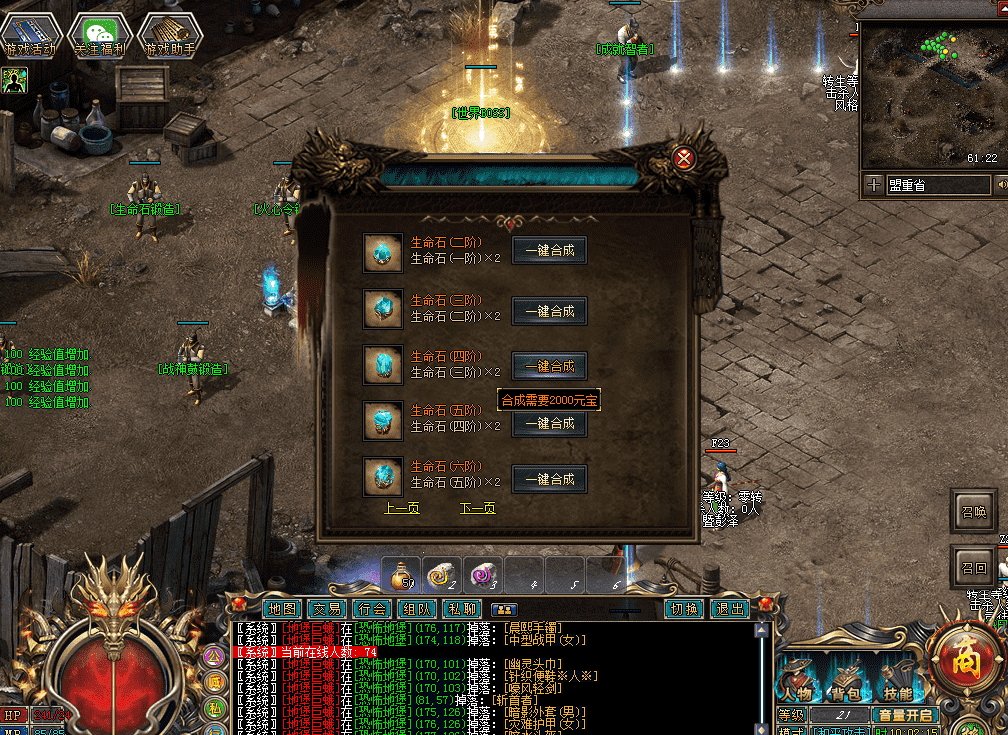The width and height of the screenshot is (1008, 735).
Task: Open the 人物 character panel
Action: pyautogui.click(x=797, y=682)
